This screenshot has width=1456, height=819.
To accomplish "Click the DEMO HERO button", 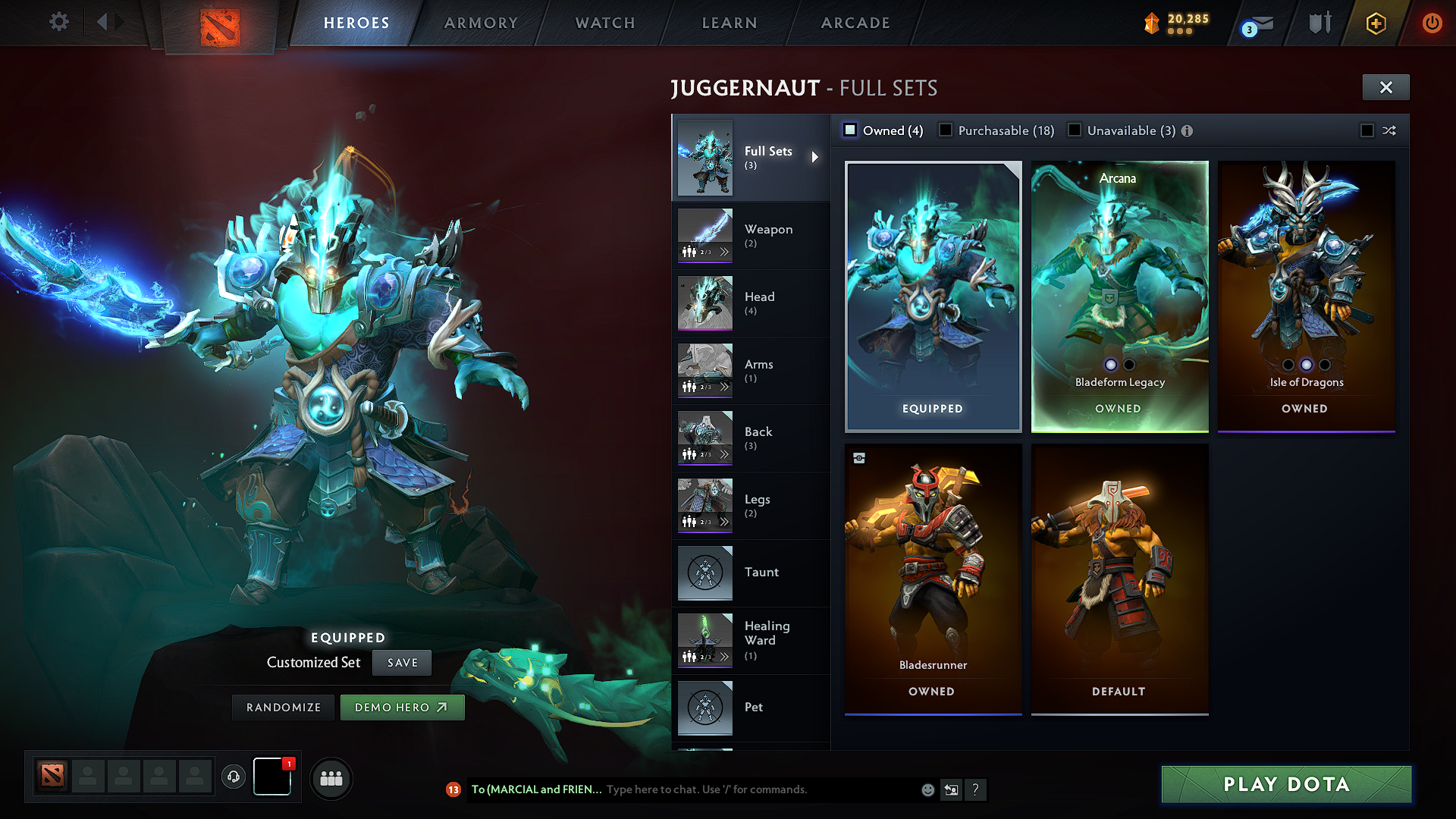I will click(x=402, y=707).
